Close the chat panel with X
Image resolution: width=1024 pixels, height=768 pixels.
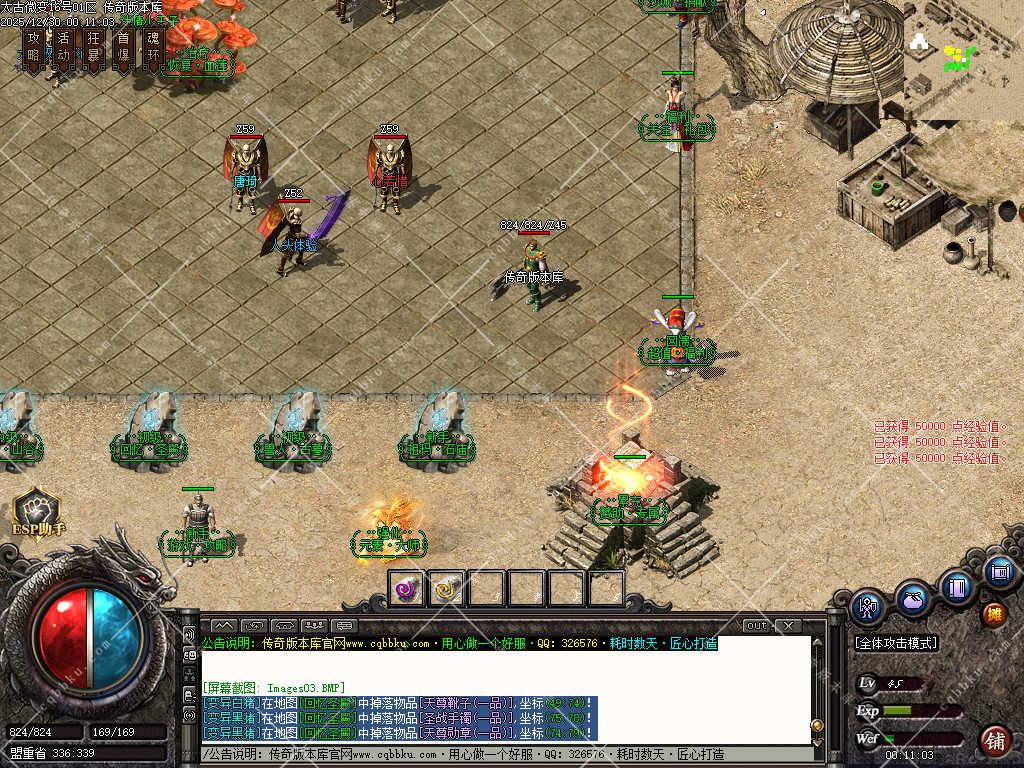point(788,626)
